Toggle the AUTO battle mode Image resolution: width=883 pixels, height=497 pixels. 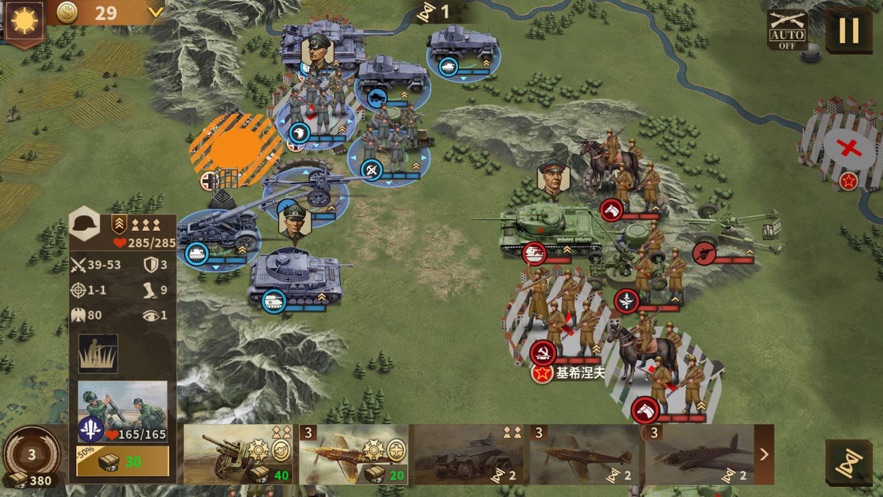pyautogui.click(x=787, y=30)
